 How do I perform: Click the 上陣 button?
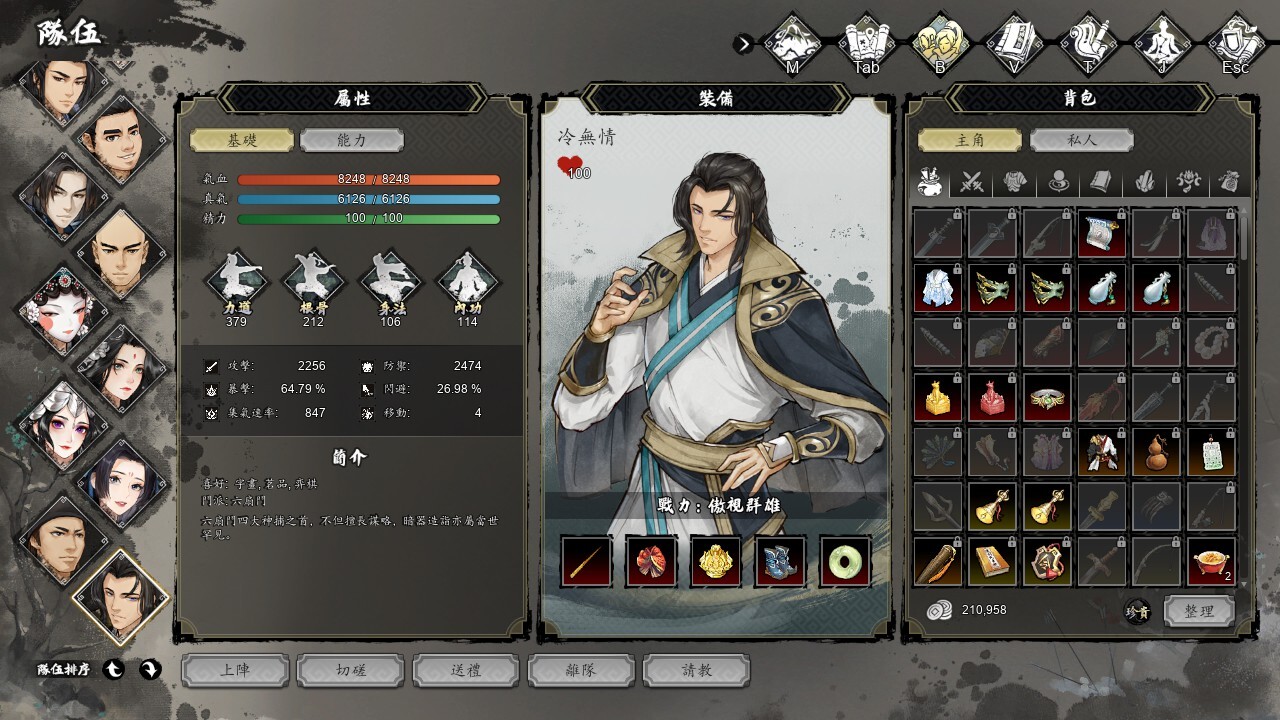pyautogui.click(x=235, y=670)
